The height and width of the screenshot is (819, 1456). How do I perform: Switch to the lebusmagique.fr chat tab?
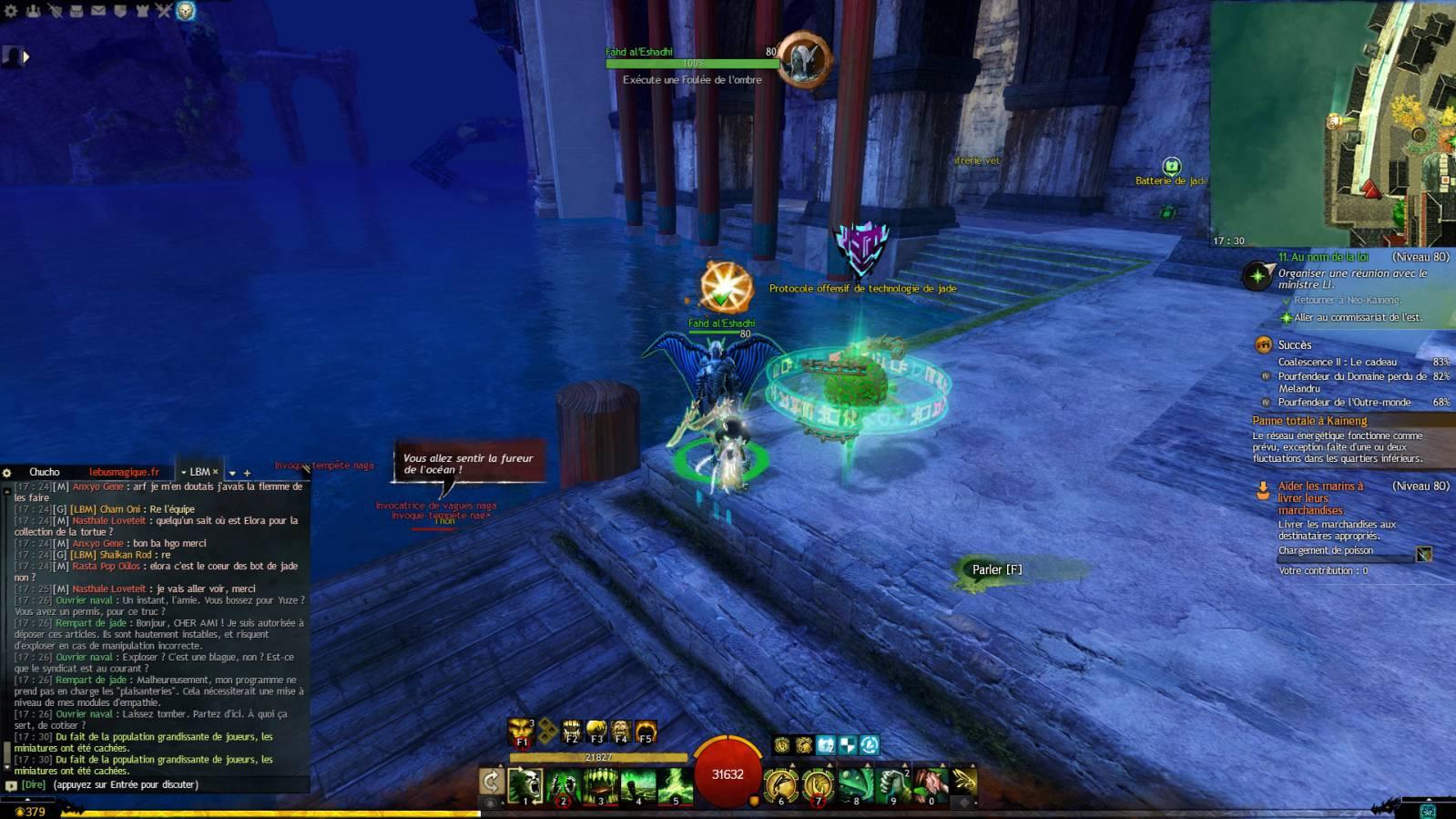pyautogui.click(x=124, y=472)
